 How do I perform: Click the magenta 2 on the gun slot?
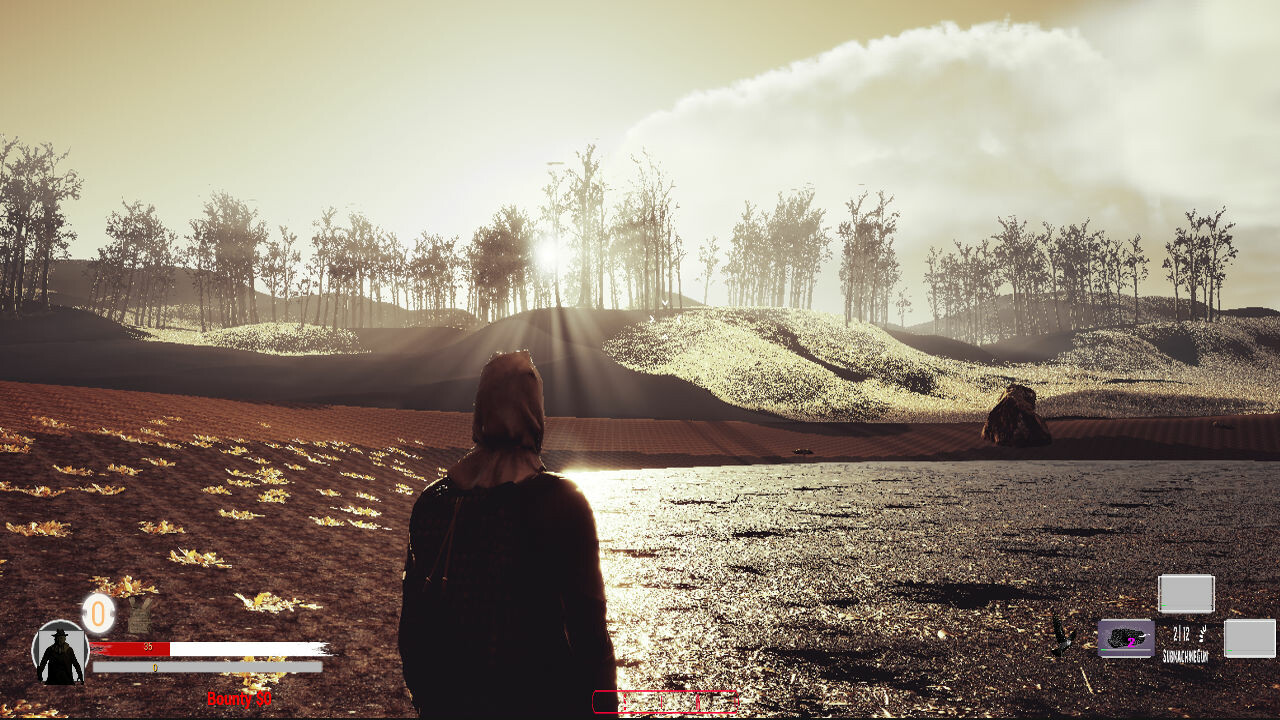(x=1130, y=643)
